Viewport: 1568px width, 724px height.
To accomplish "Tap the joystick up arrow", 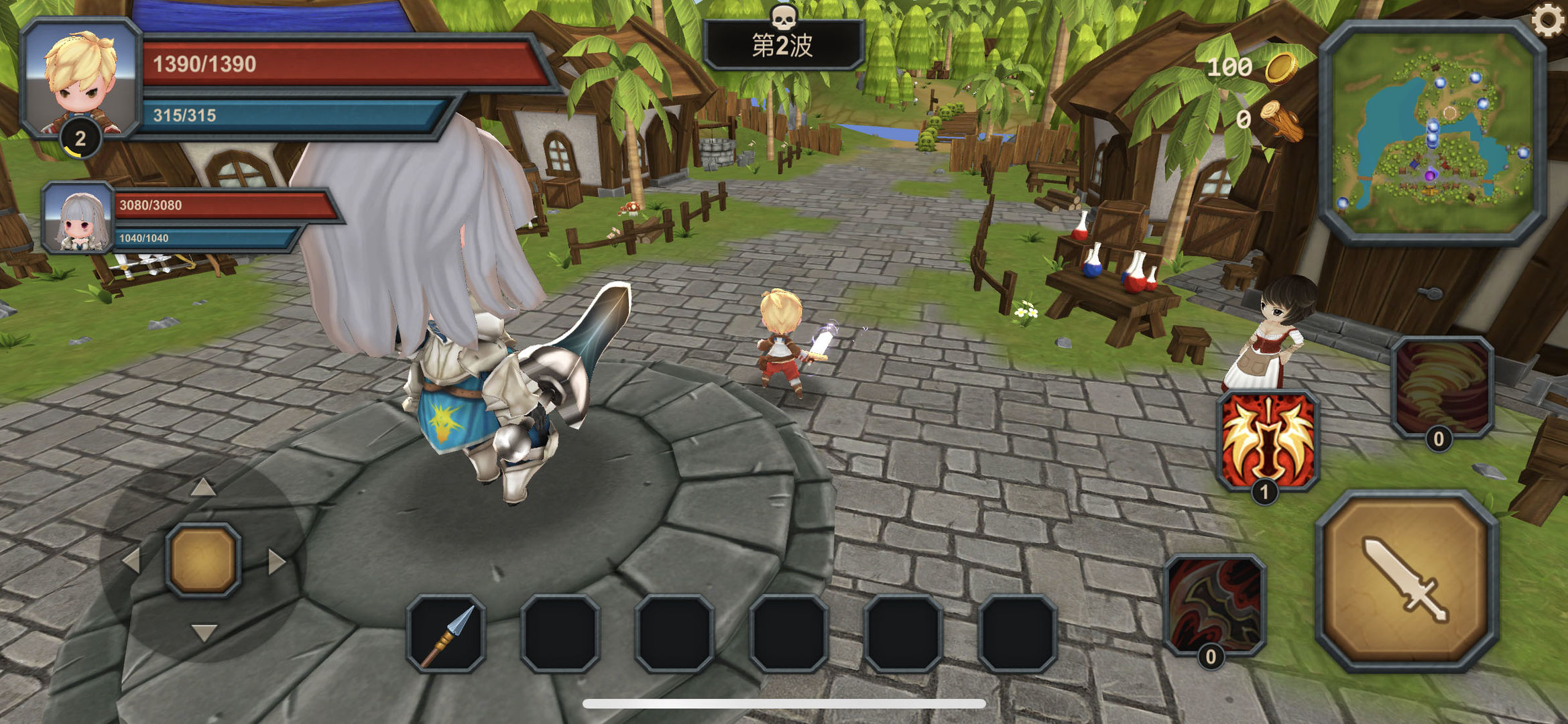I will tap(203, 487).
